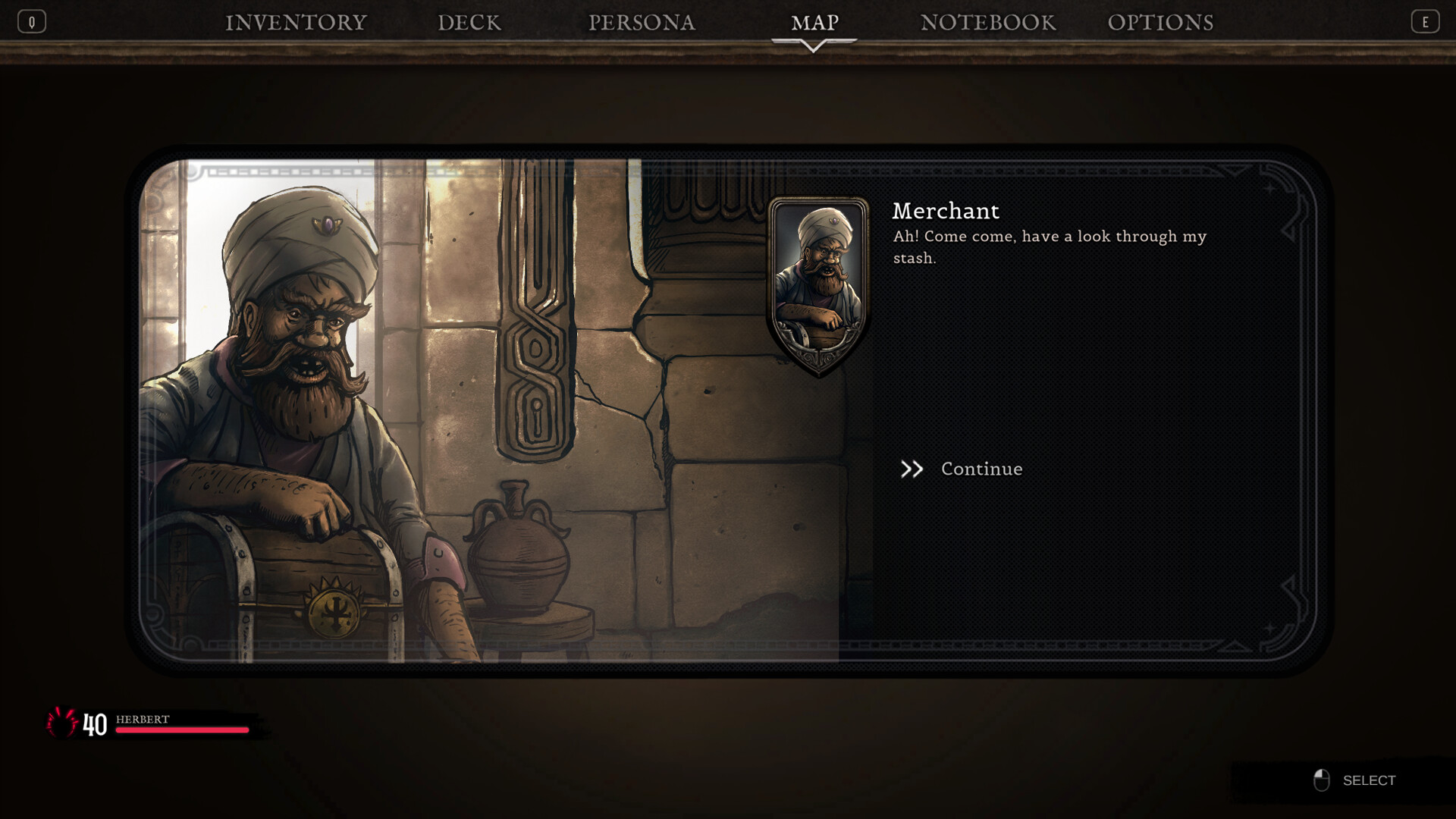1456x819 pixels.
Task: Open the Inventory screen
Action: (x=296, y=23)
